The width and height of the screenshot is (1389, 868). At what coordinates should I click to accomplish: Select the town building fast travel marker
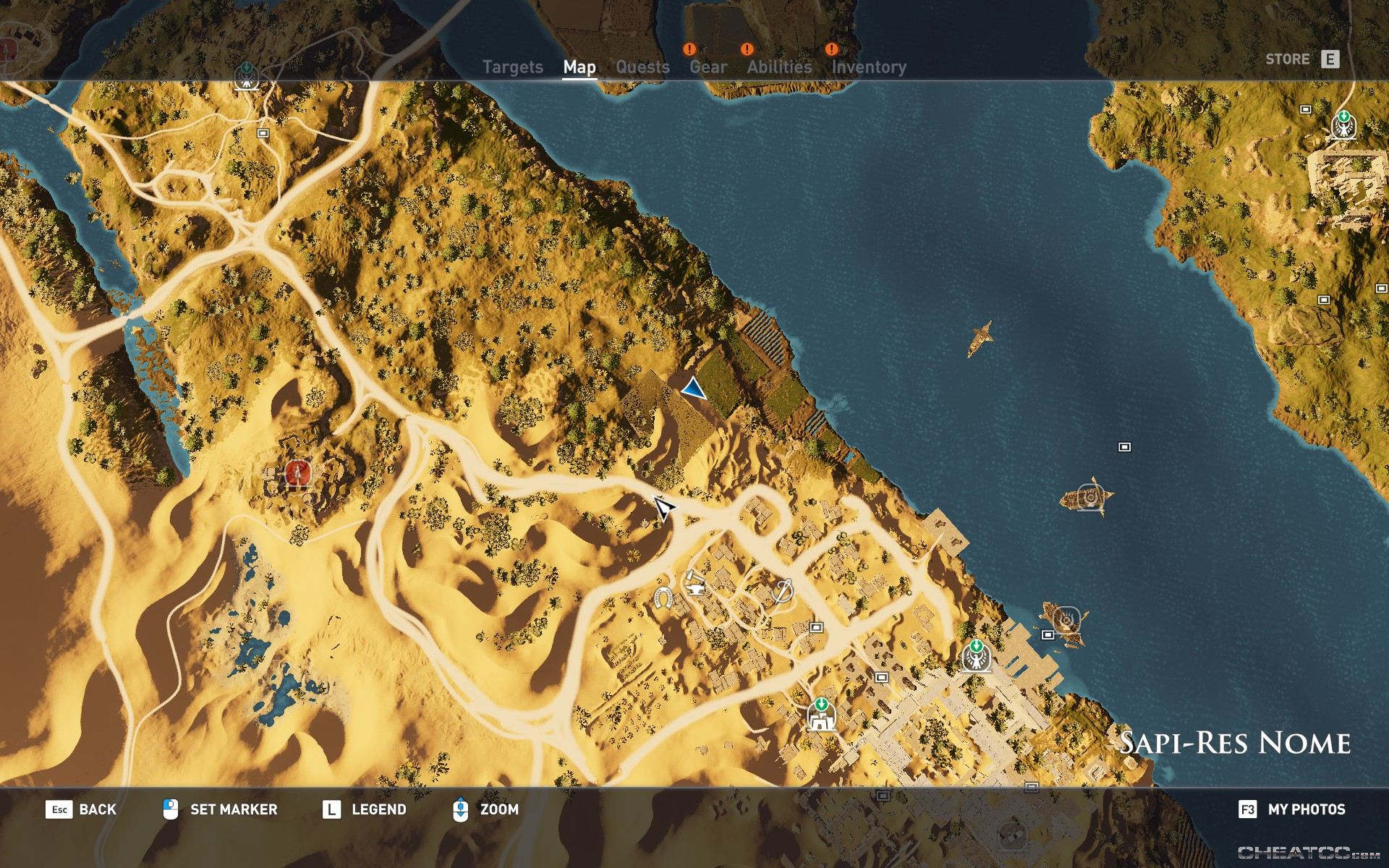821,715
